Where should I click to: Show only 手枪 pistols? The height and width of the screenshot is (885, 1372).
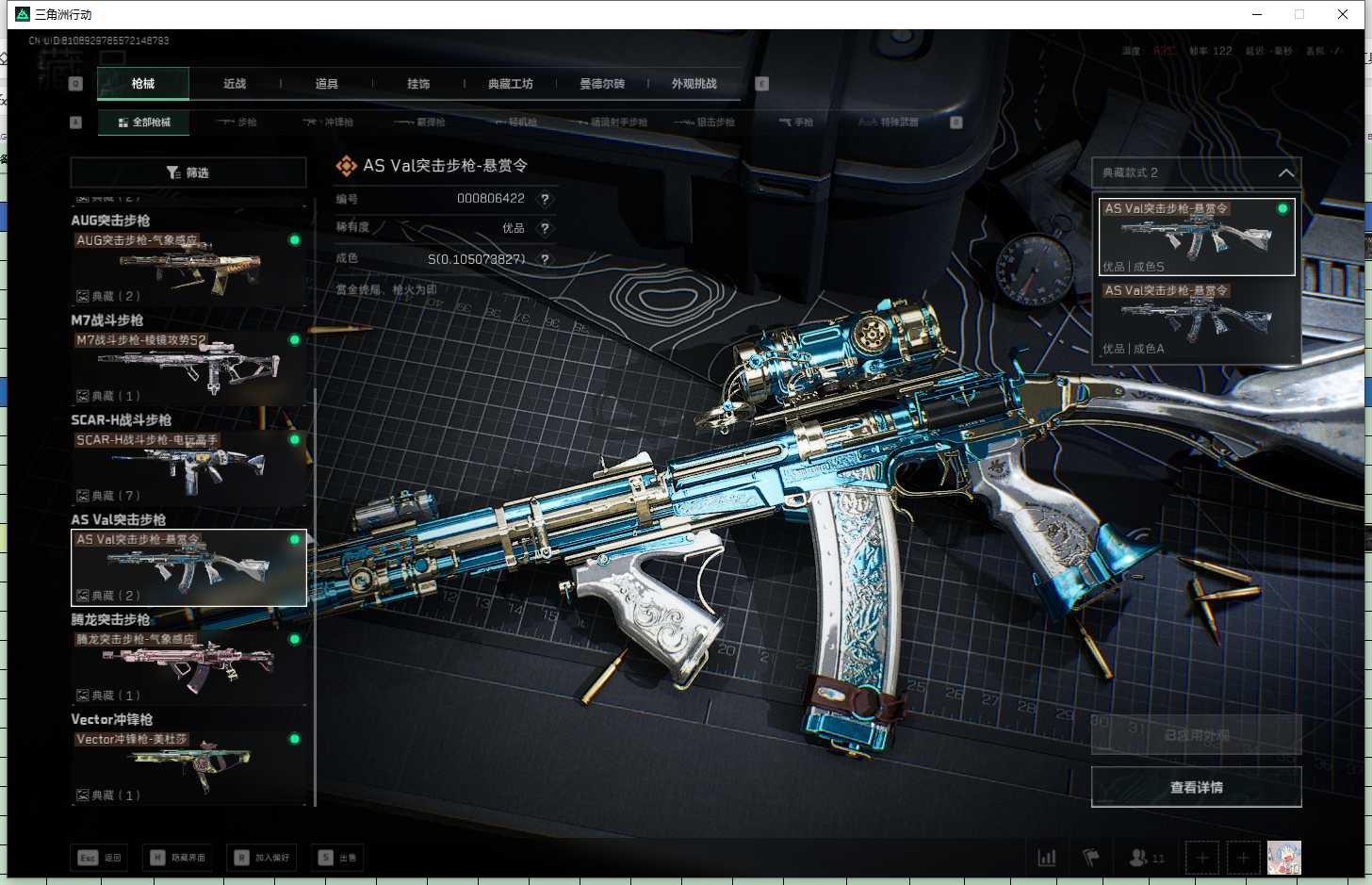click(796, 123)
